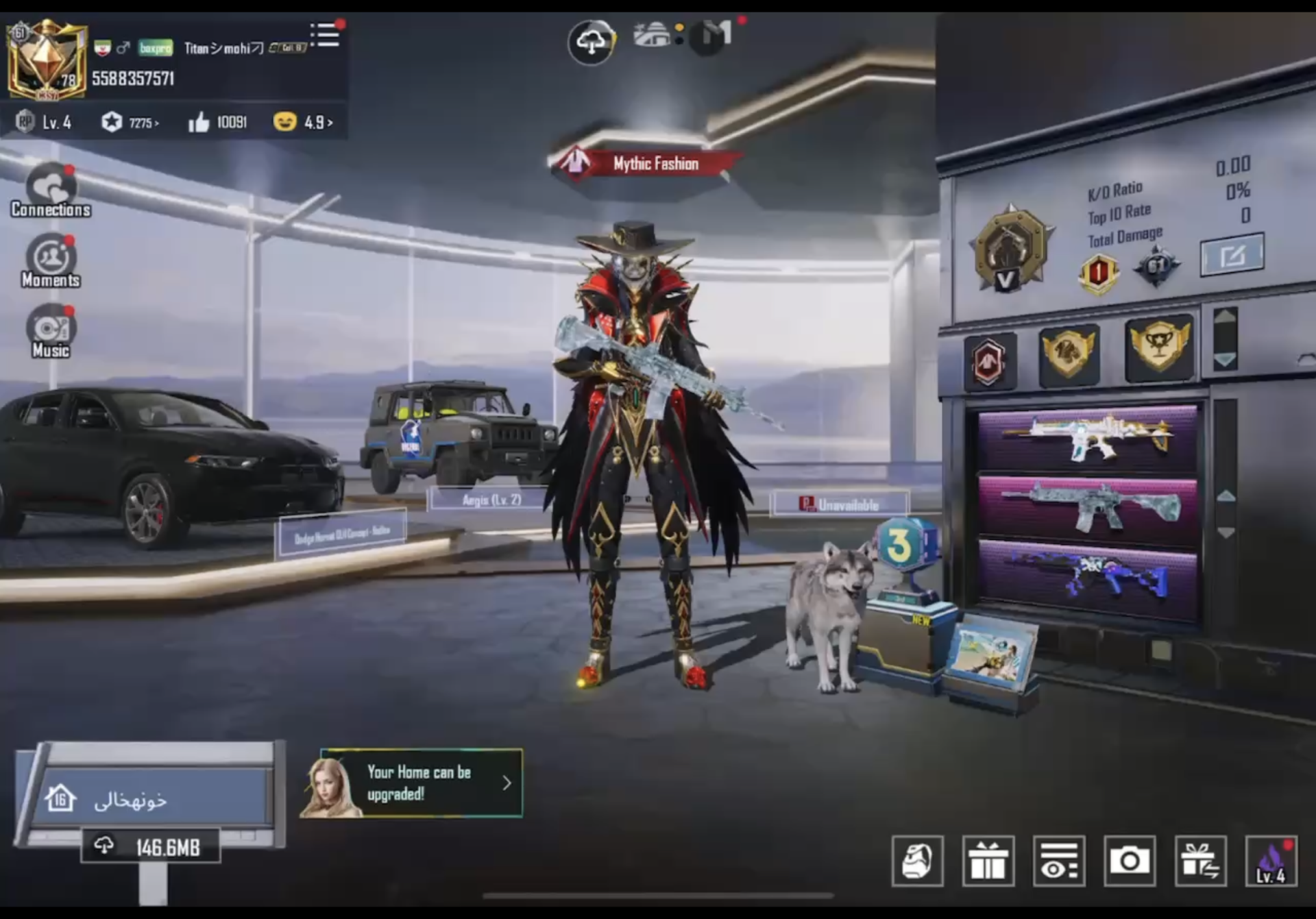
Task: Expand the 'Your Home can be upgraded' prompt
Action: (x=507, y=782)
